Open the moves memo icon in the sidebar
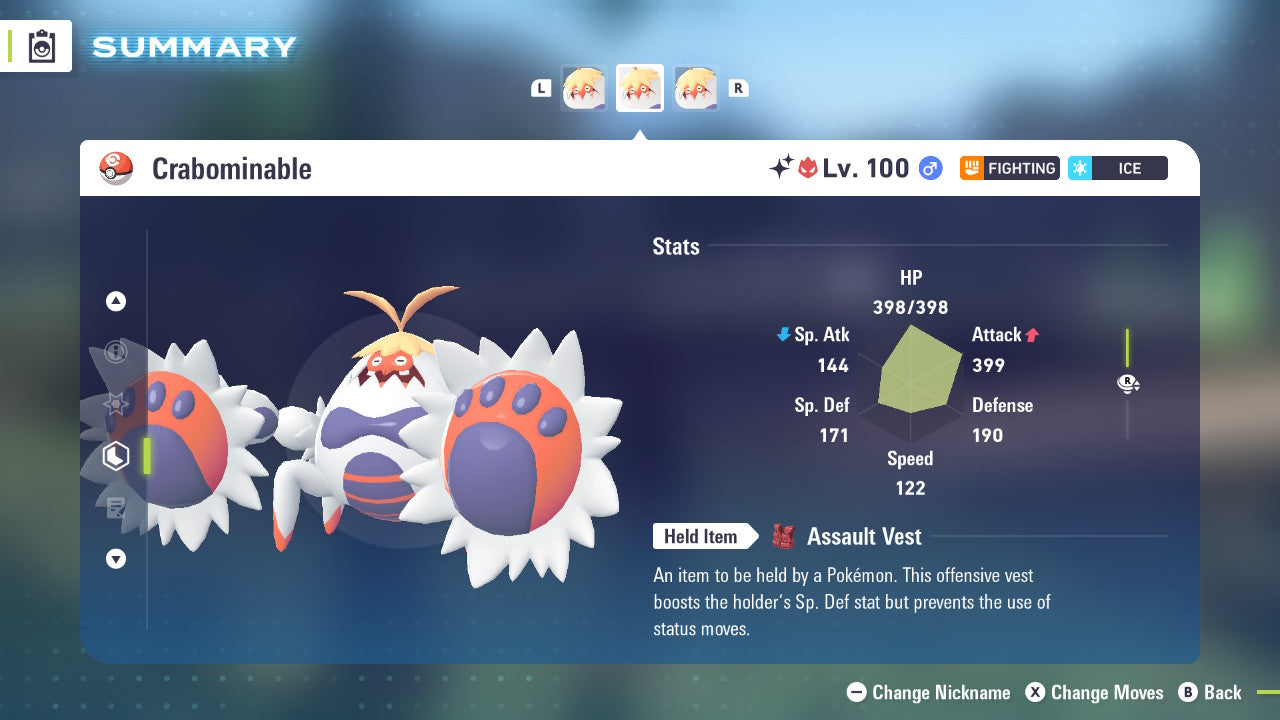The width and height of the screenshot is (1280, 720). pyautogui.click(x=115, y=508)
